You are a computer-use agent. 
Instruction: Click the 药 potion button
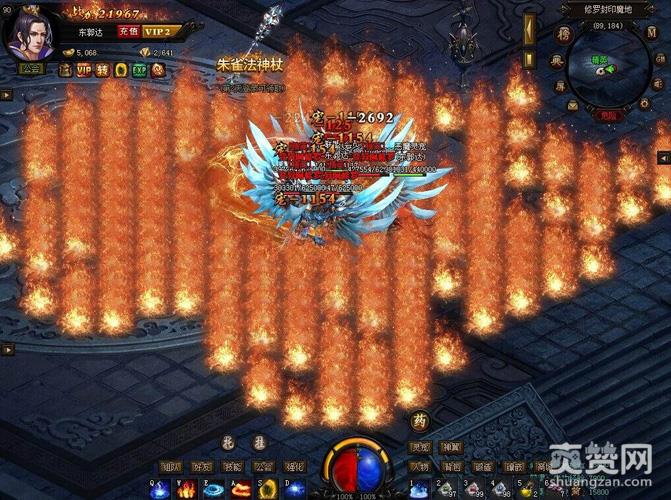pyautogui.click(x=420, y=421)
